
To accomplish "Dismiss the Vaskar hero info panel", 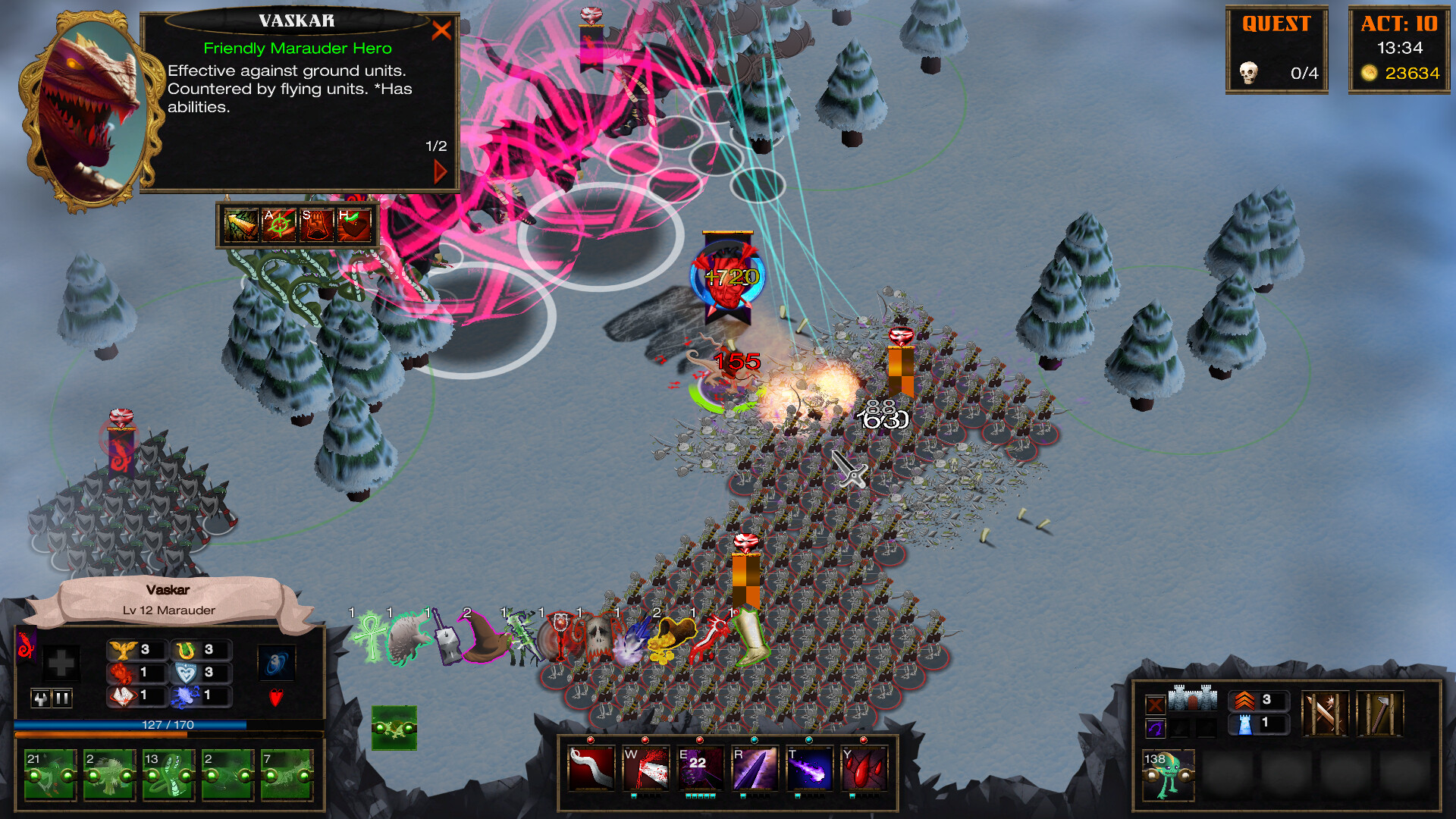I will click(442, 30).
